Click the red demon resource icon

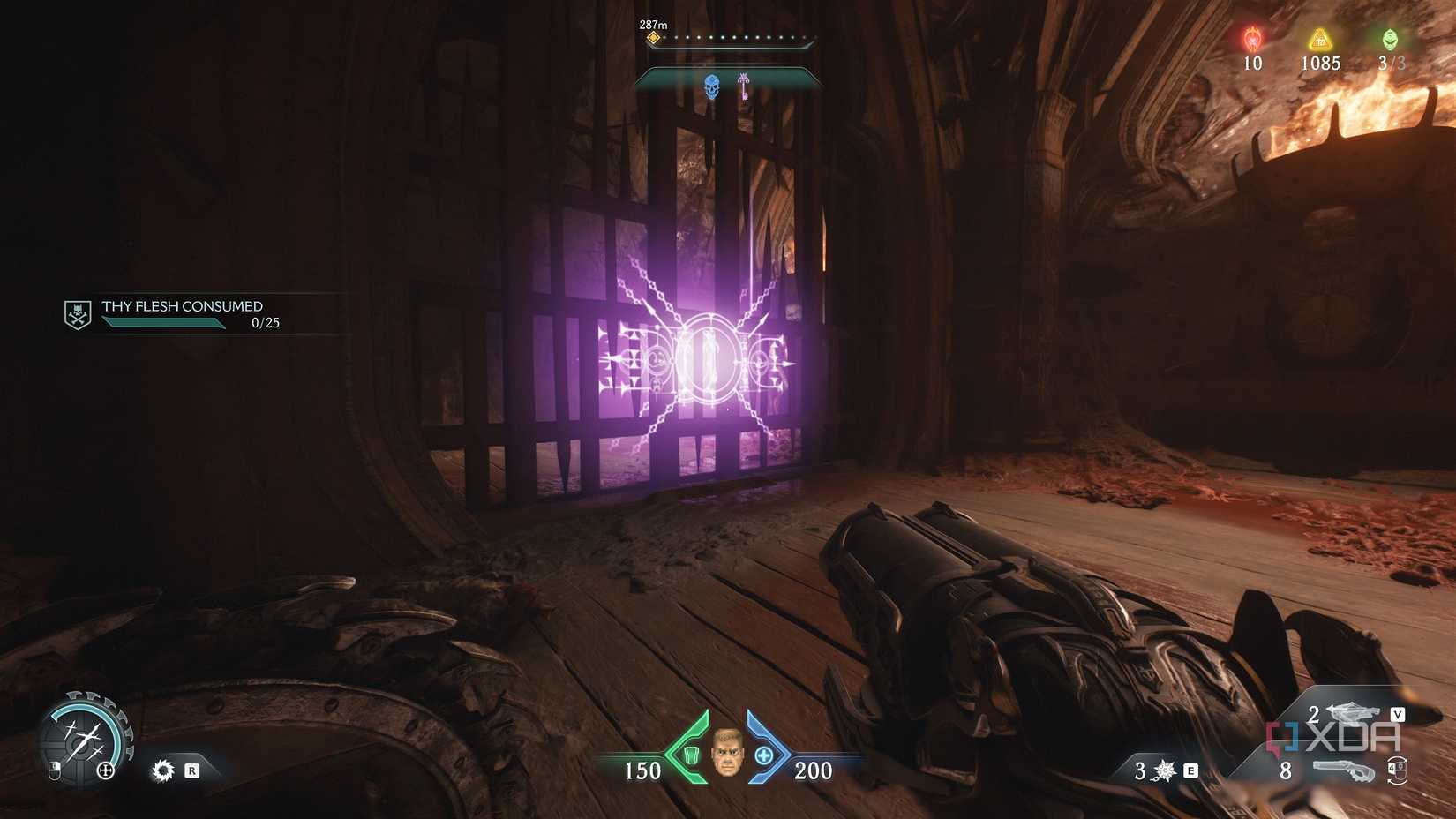[1252, 40]
